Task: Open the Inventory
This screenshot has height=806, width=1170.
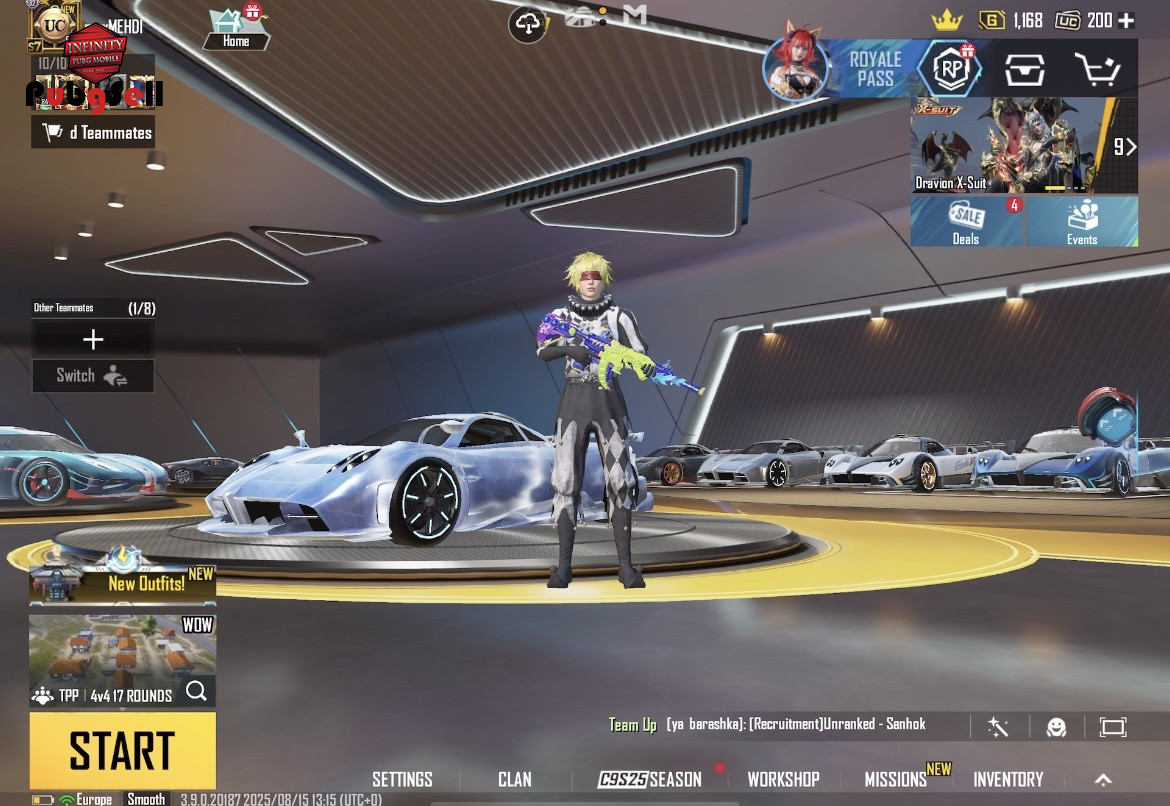Action: 1008,780
